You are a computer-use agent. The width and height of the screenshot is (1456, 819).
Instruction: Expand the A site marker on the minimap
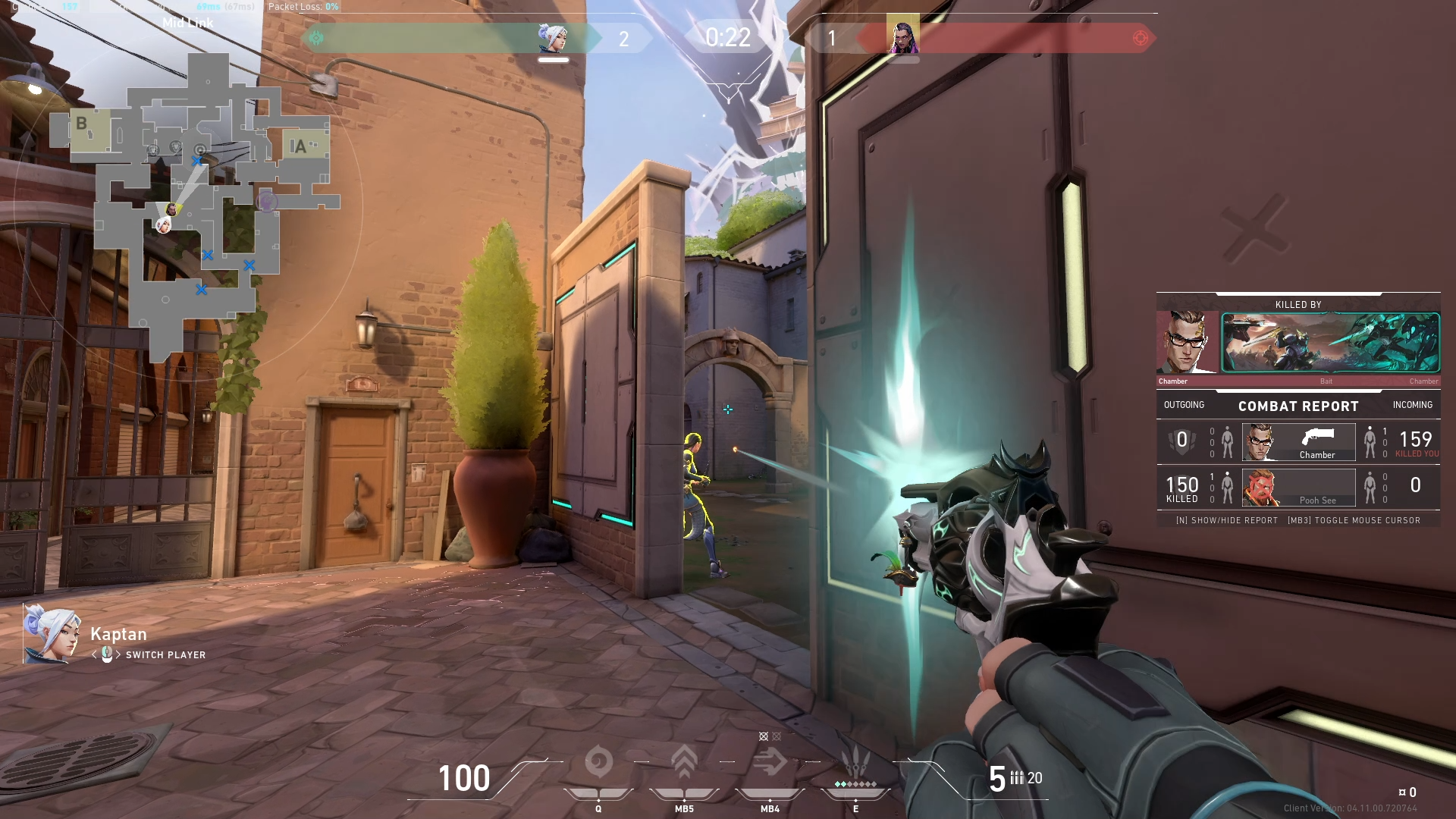click(301, 144)
